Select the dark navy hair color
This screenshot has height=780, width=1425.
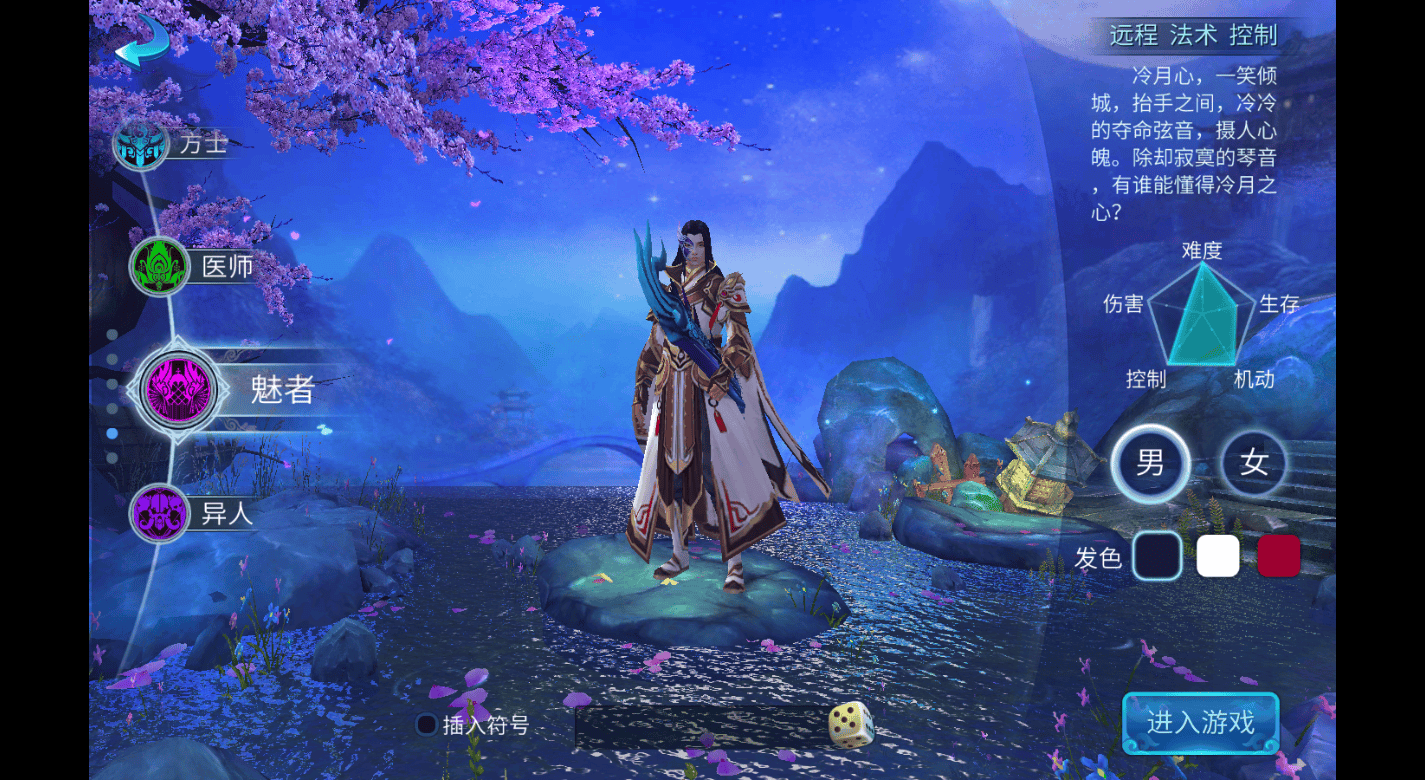[1156, 556]
